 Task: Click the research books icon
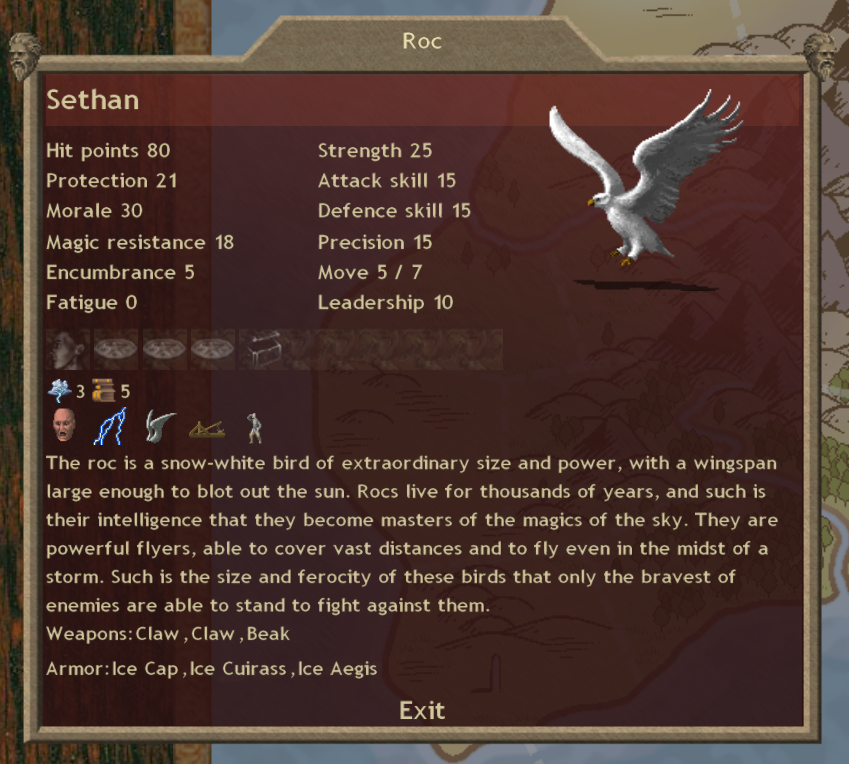(103, 390)
